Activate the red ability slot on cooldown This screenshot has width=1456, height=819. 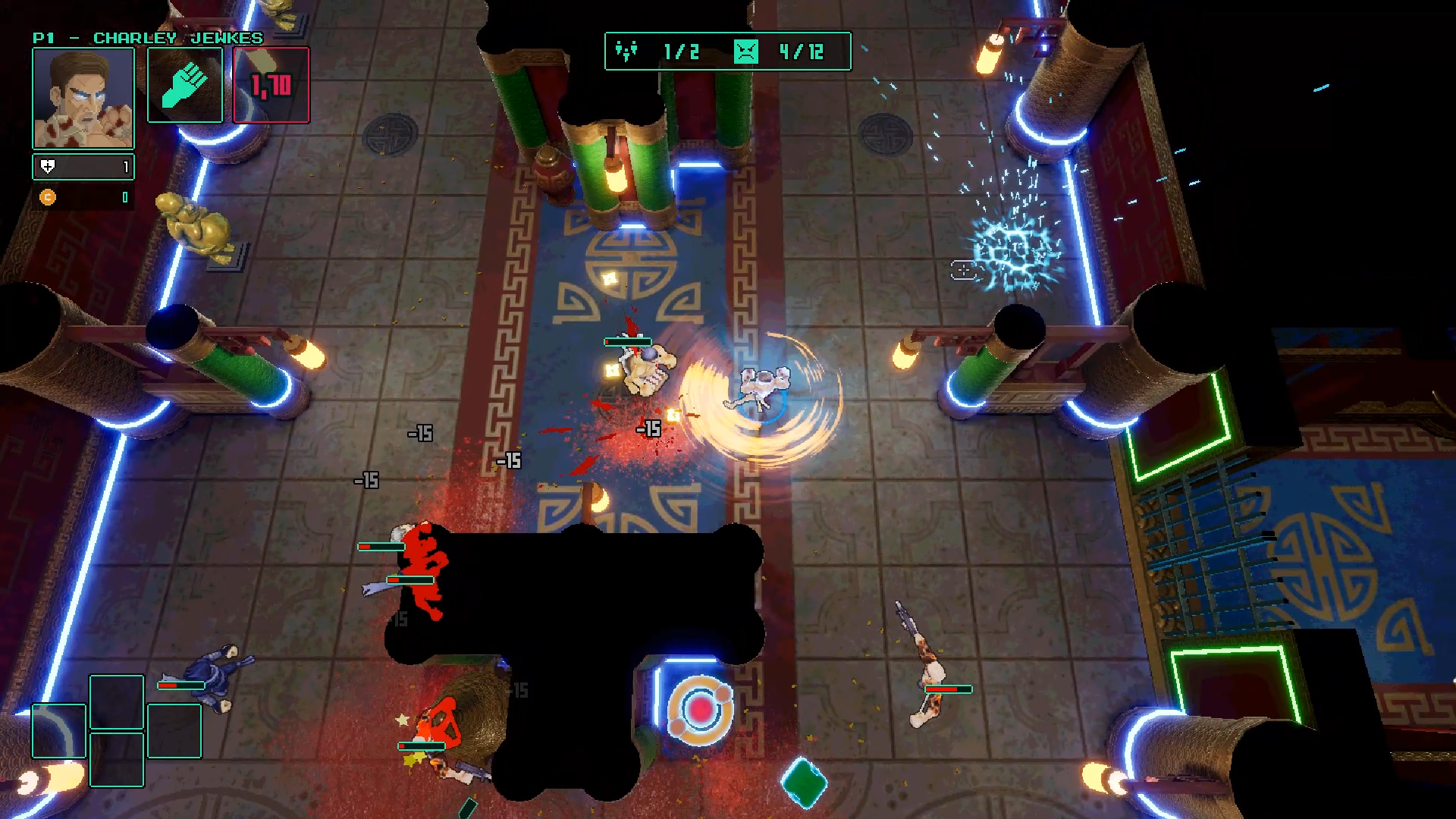271,85
